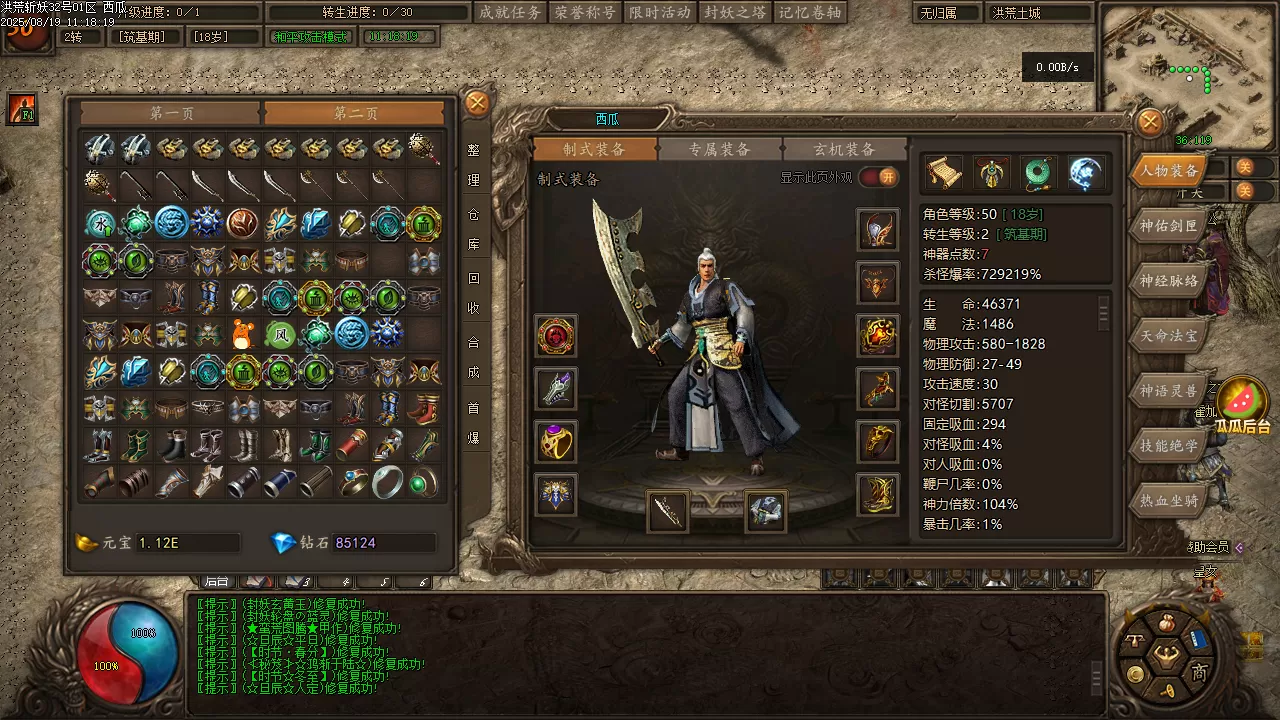Open the 神佑剑匣 side tab

(1168, 226)
